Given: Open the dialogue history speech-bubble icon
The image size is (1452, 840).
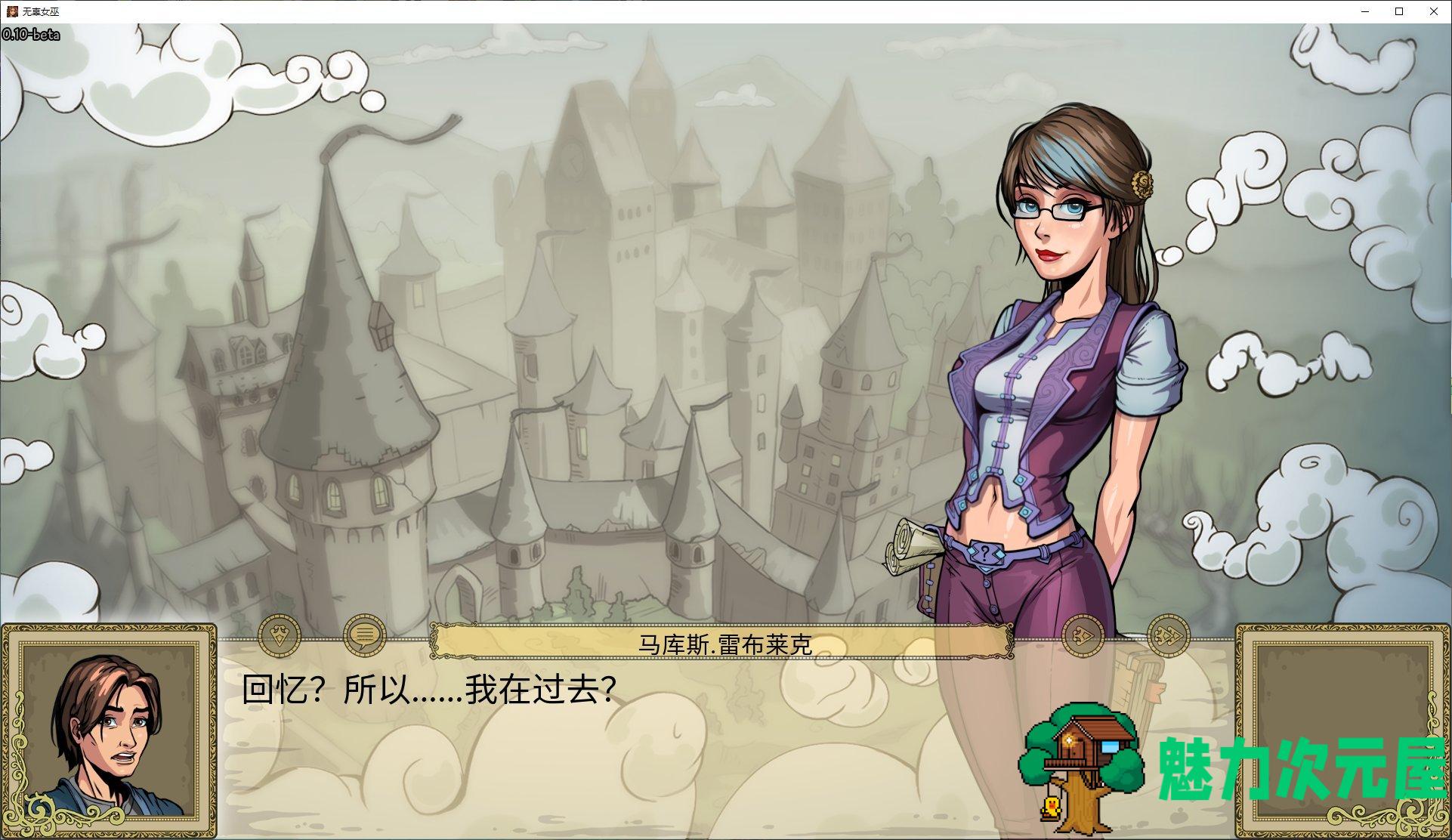Looking at the screenshot, I should 365,637.
